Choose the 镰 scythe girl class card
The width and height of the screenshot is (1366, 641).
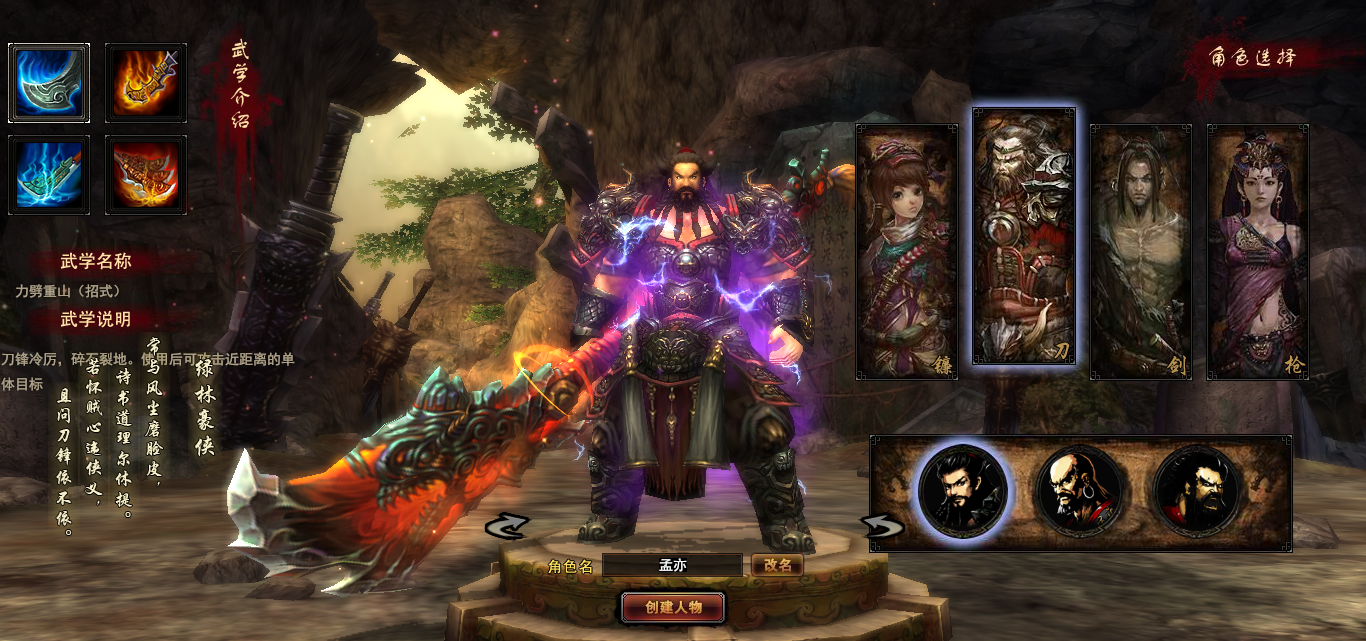click(907, 251)
